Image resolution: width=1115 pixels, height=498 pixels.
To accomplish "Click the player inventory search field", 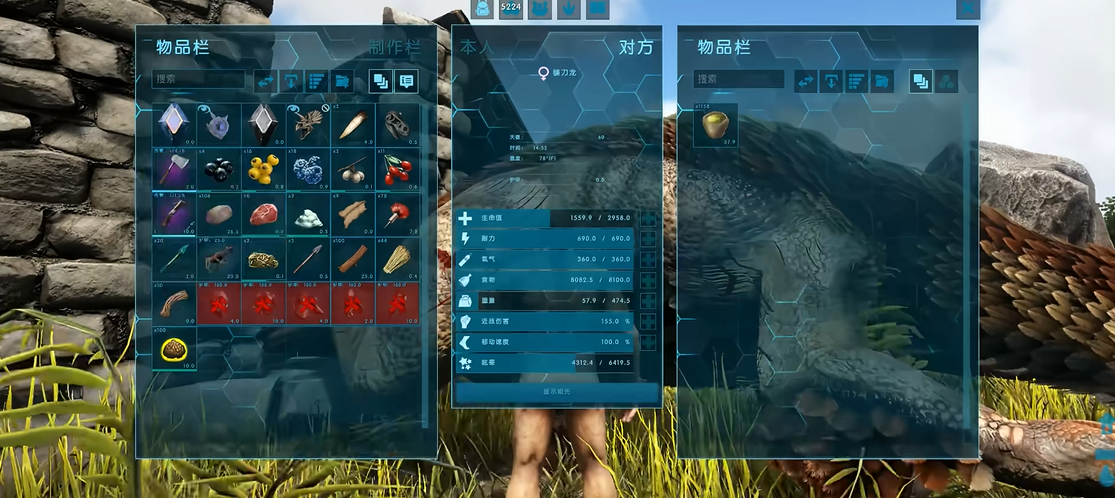I will [199, 79].
